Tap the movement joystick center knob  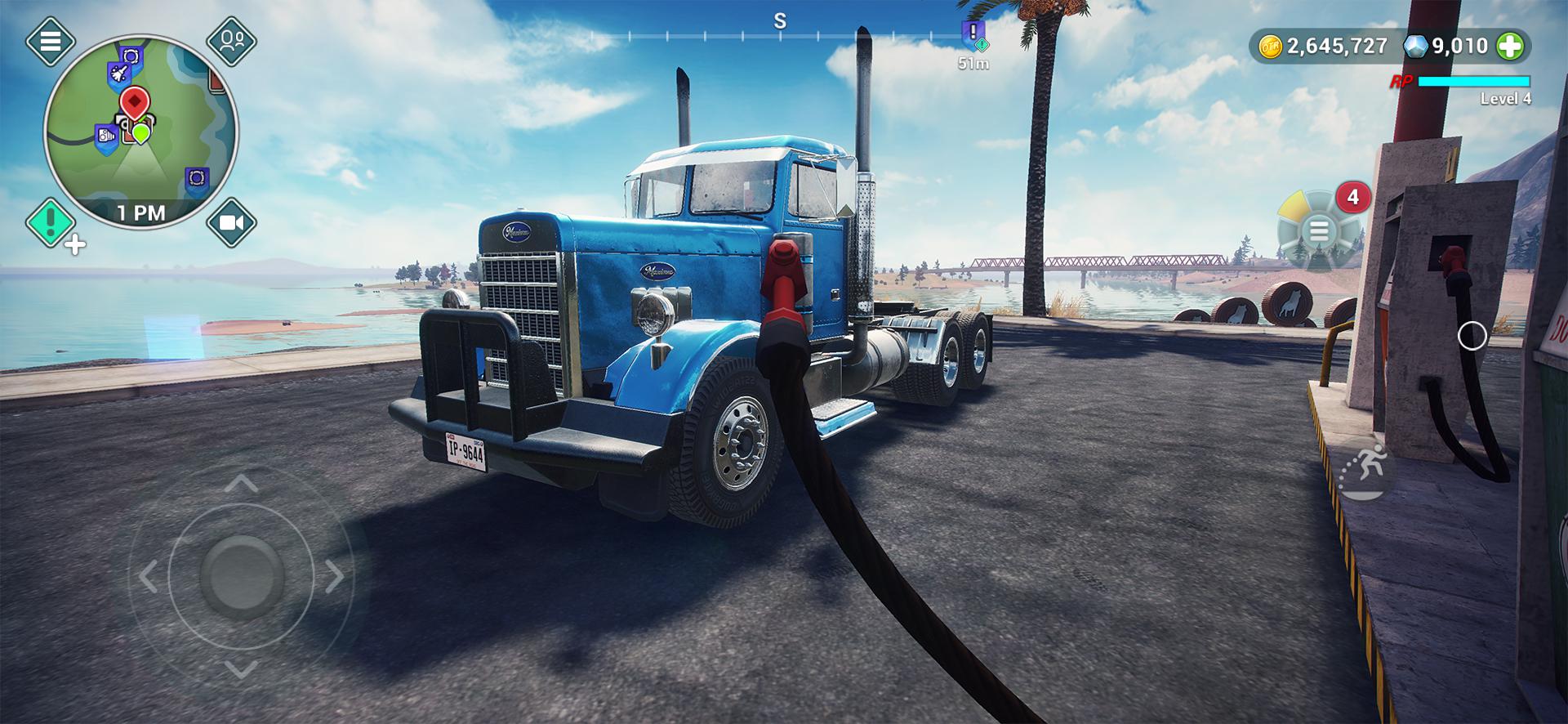pos(241,576)
